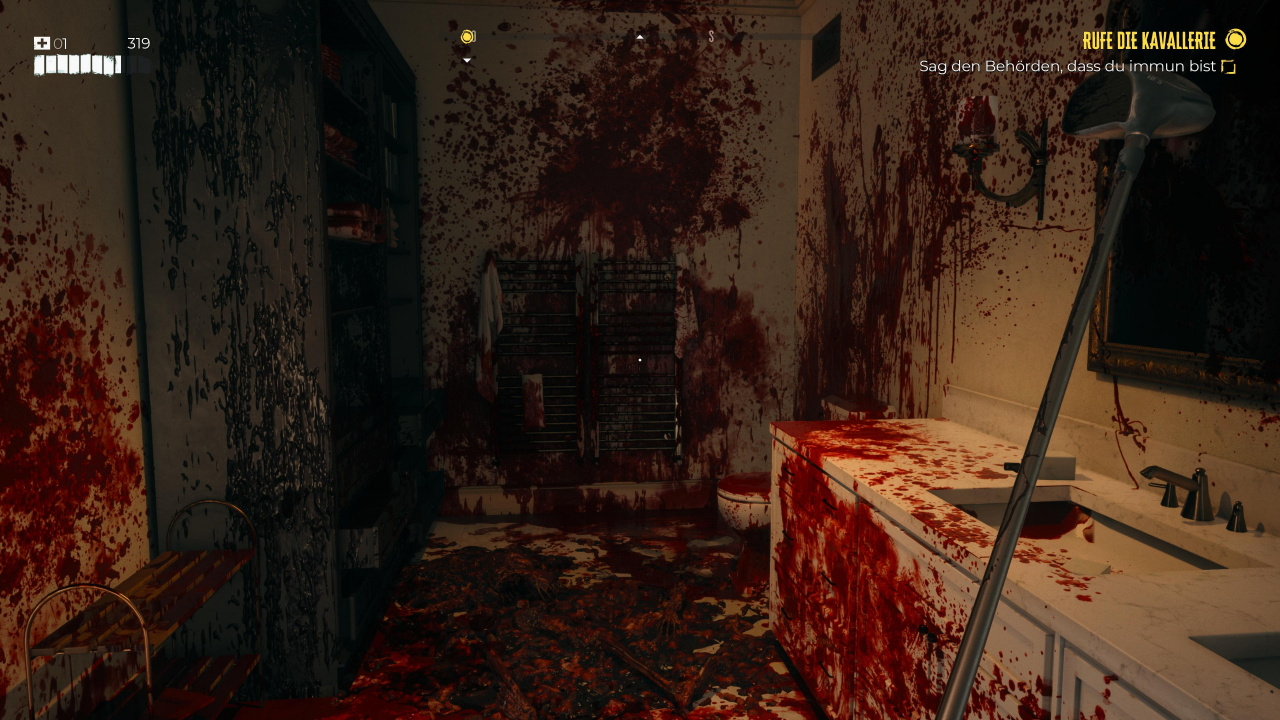Click the objective 'Sag den Behörden' line
1280x720 pixels.
coord(1067,67)
